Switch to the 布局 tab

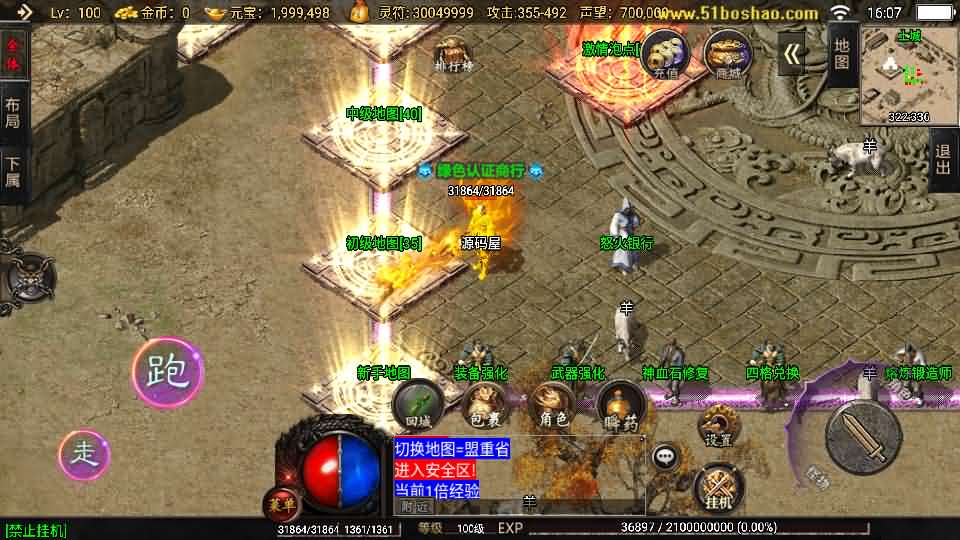[x=13, y=112]
